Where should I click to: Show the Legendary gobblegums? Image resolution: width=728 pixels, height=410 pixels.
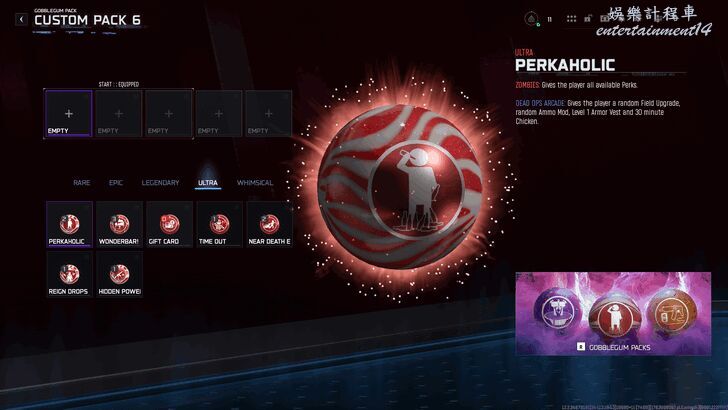(x=160, y=183)
